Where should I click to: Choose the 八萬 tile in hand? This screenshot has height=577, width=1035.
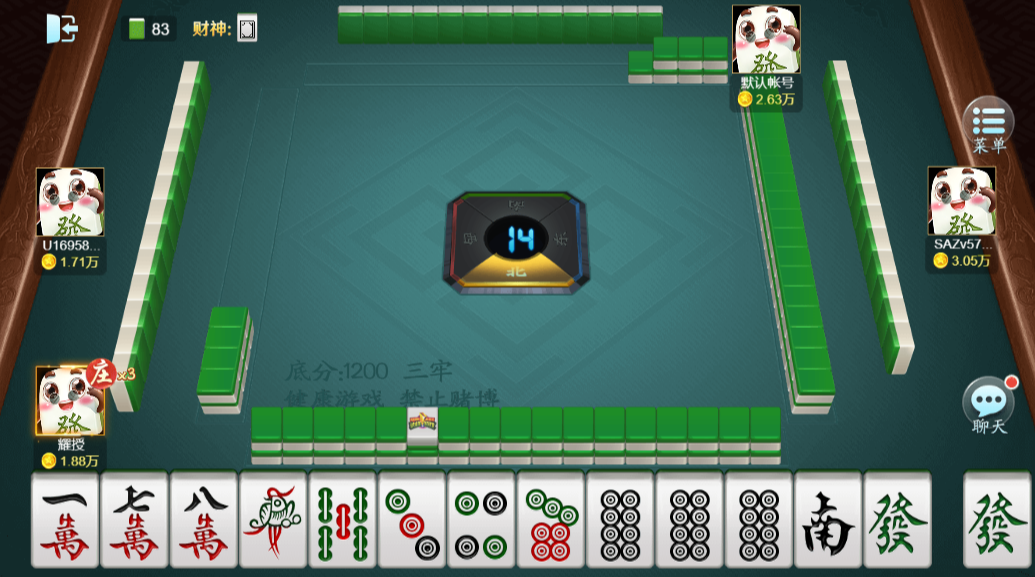[204, 521]
